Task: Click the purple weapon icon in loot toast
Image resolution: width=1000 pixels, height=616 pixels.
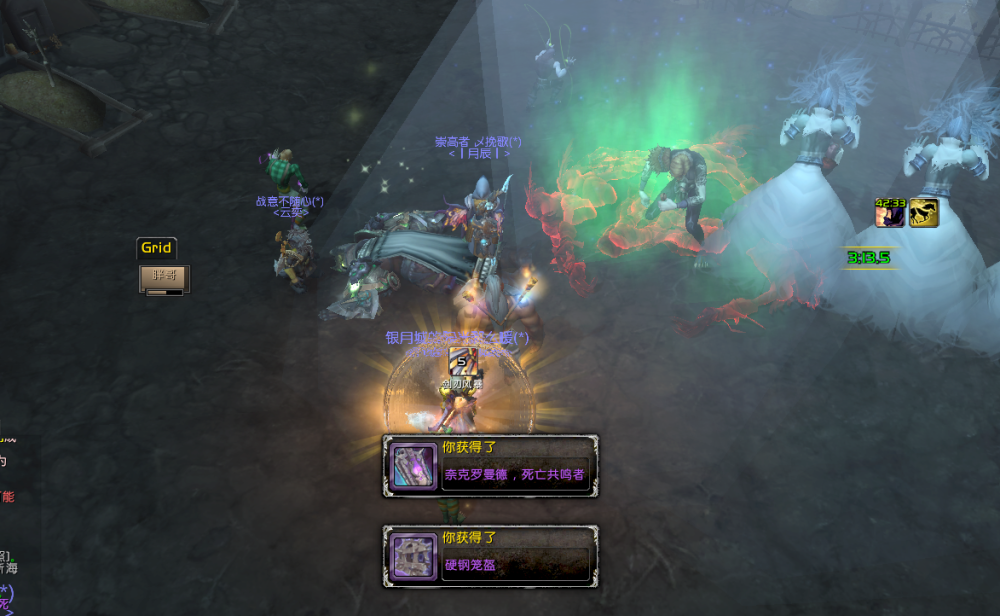Action: (413, 467)
